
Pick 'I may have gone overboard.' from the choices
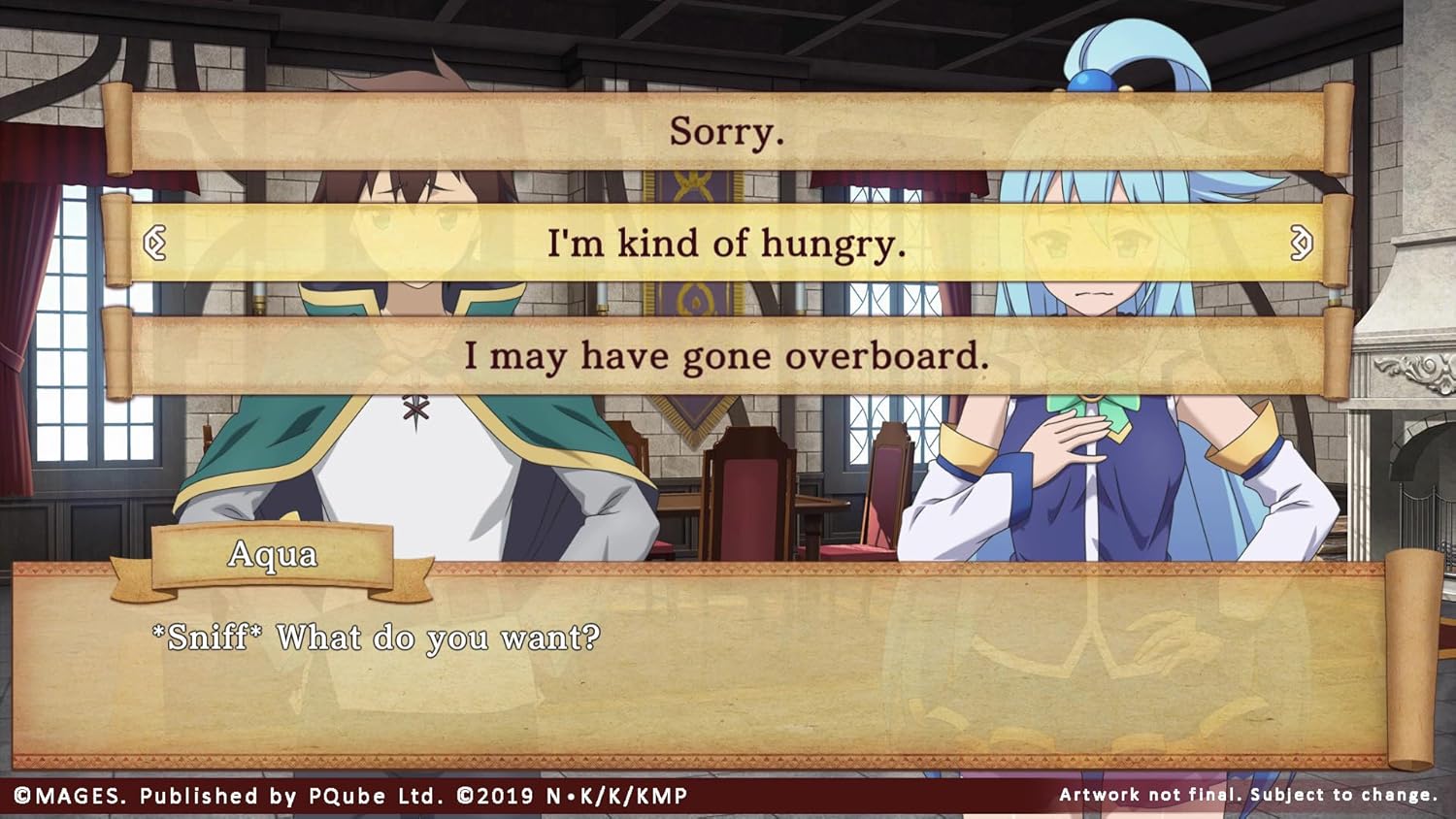coord(728,356)
